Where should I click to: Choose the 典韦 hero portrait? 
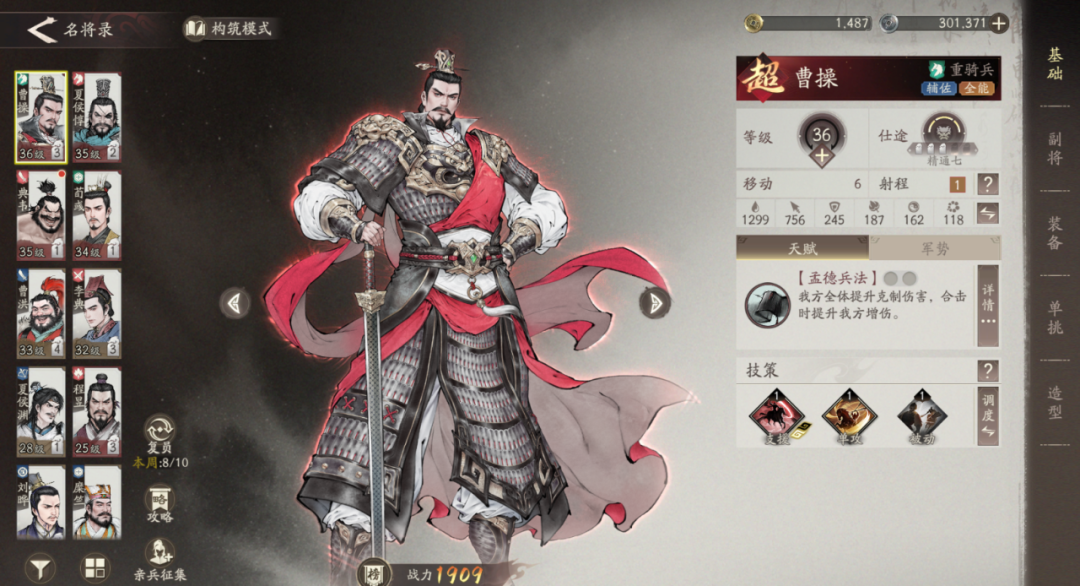pyautogui.click(x=41, y=215)
